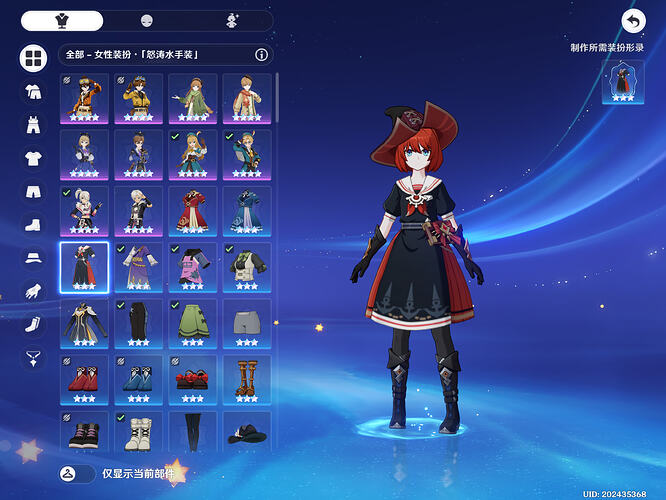Select the all-categories grid filter
Image resolution: width=666 pixels, height=500 pixels.
pyautogui.click(x=34, y=58)
